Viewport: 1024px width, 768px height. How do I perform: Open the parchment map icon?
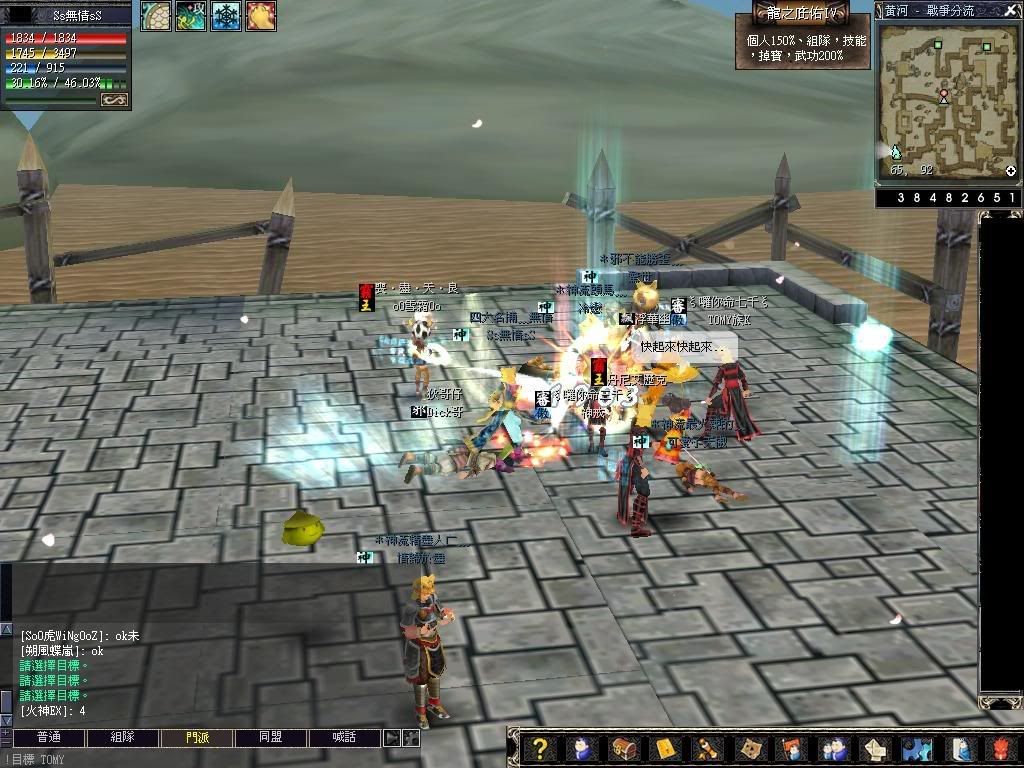(750, 749)
